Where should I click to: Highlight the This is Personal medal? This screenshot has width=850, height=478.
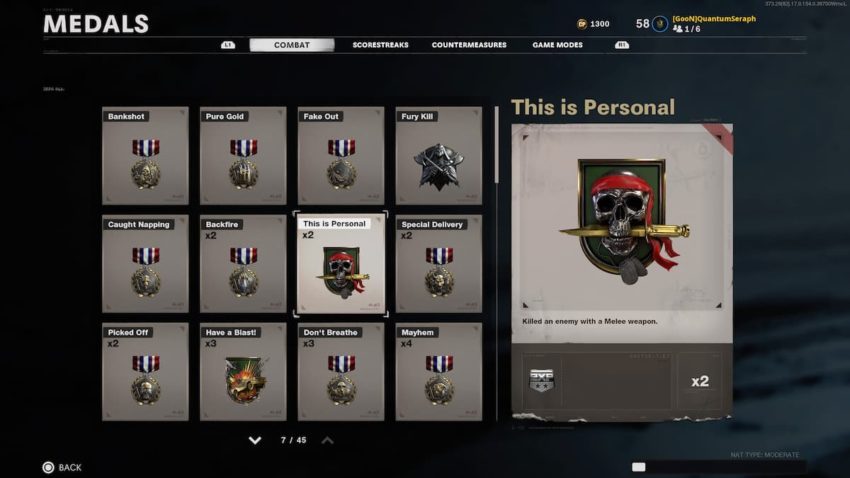[x=341, y=264]
